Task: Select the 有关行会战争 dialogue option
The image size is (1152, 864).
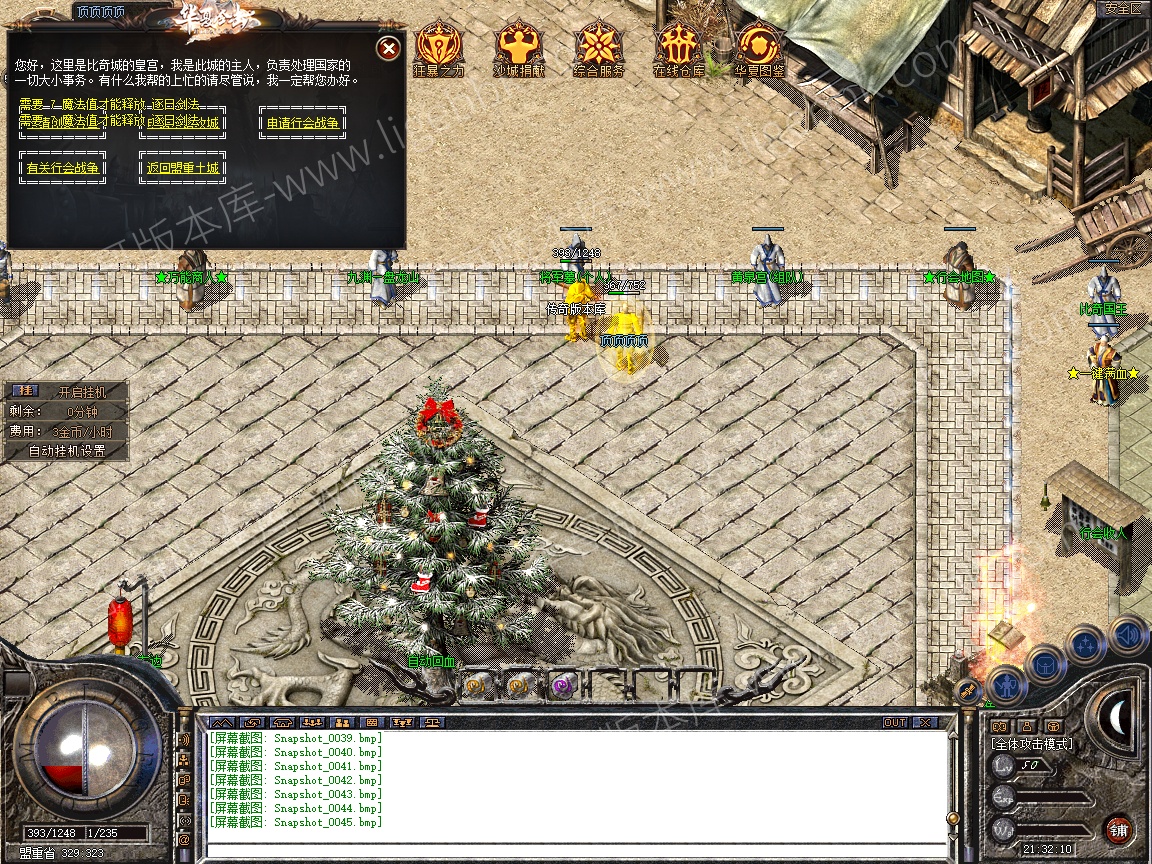Action: pyautogui.click(x=63, y=168)
